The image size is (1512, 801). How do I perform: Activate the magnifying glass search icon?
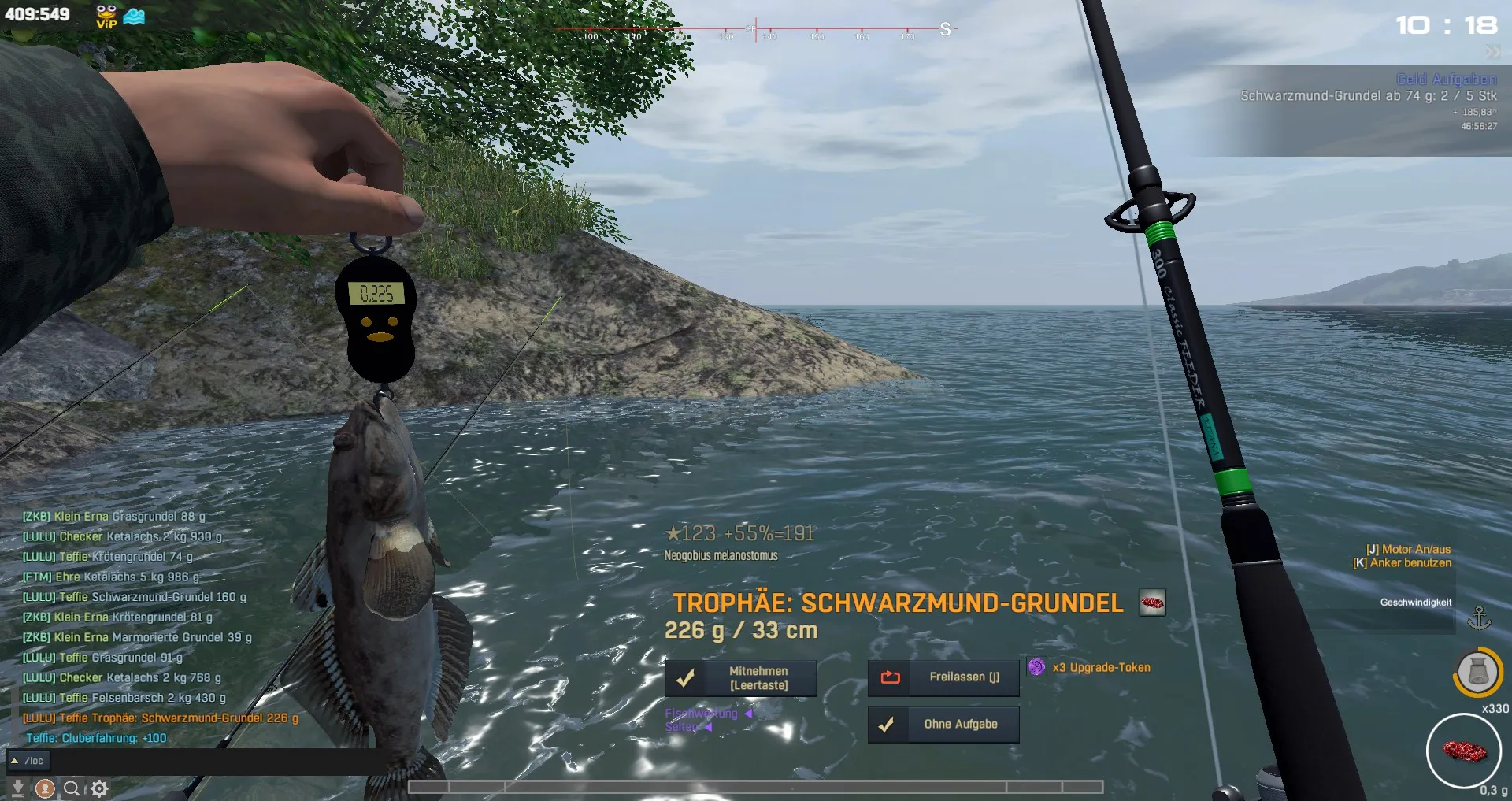tap(72, 788)
